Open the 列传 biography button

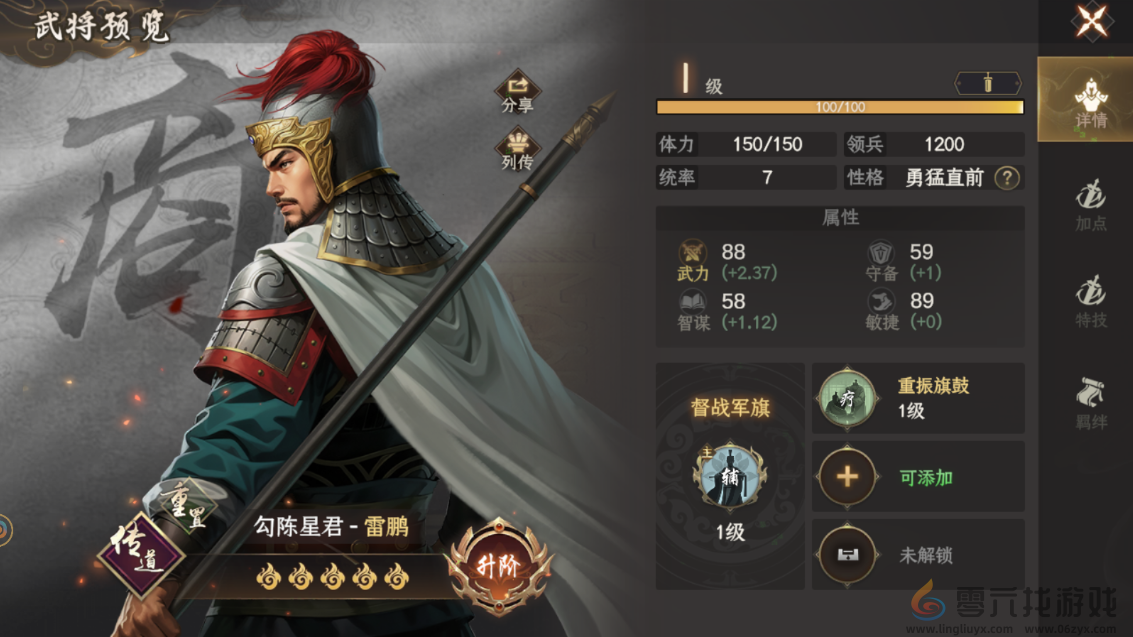tap(517, 148)
